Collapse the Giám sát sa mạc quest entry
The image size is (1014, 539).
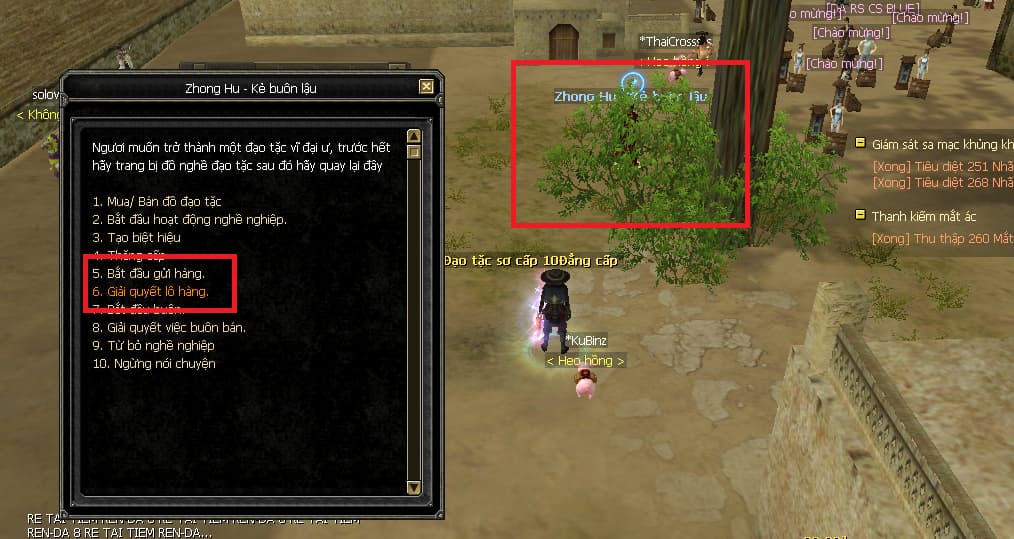pyautogui.click(x=859, y=143)
